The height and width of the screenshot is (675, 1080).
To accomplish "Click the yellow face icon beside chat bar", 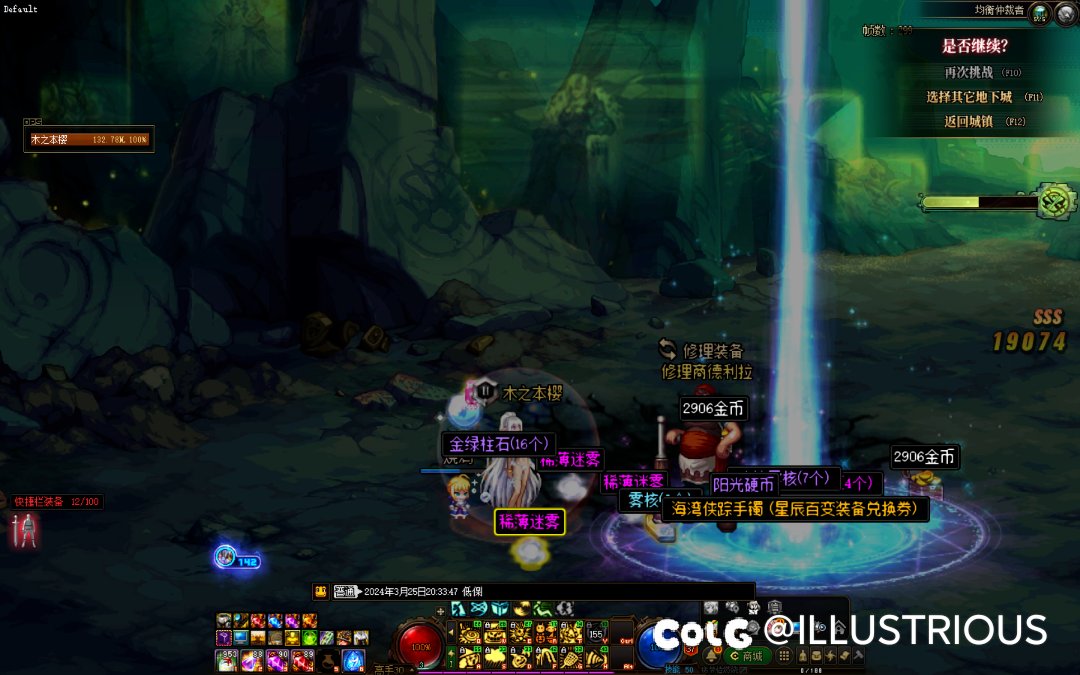I will click(x=320, y=591).
